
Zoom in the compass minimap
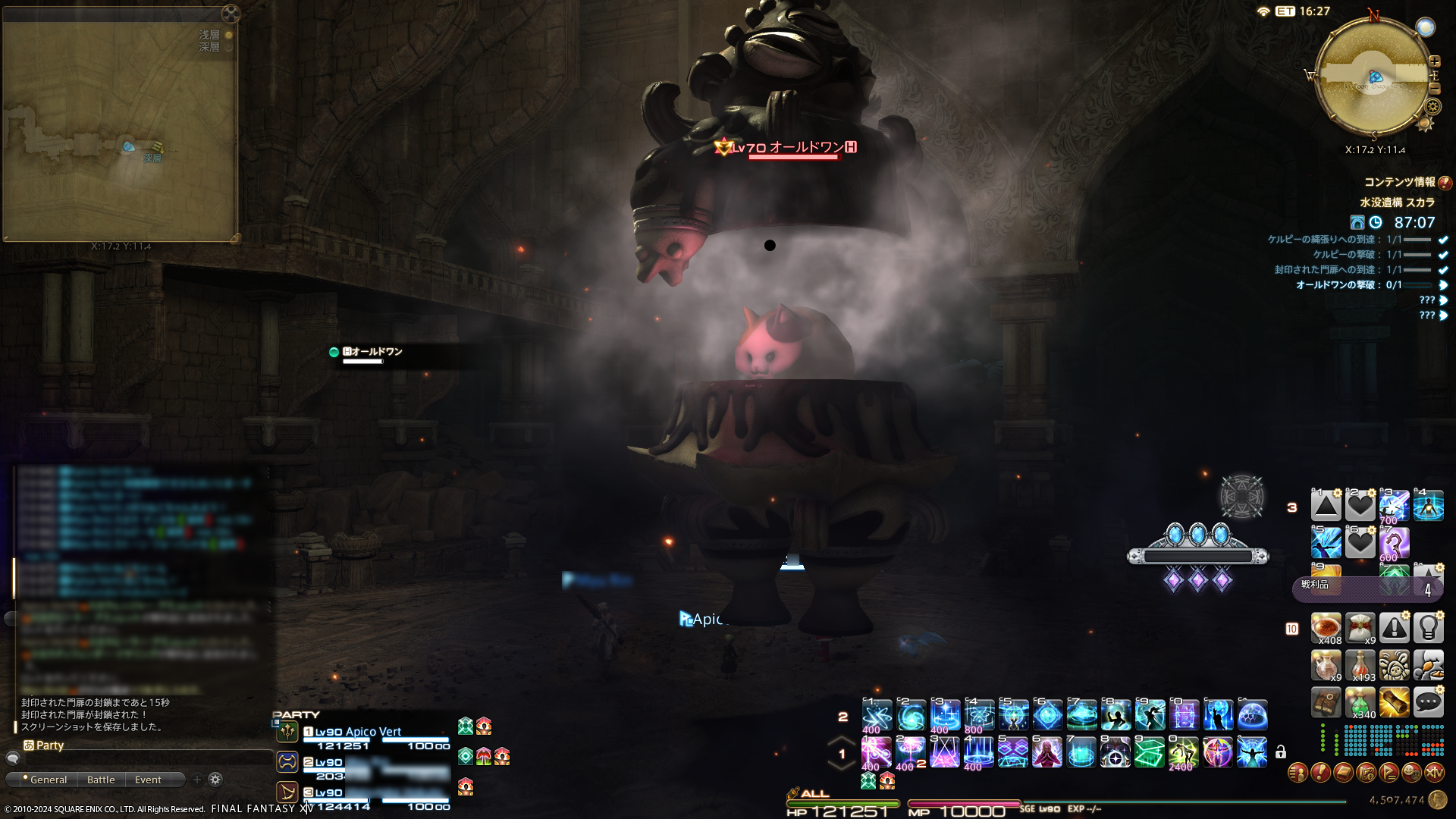pos(1434,61)
